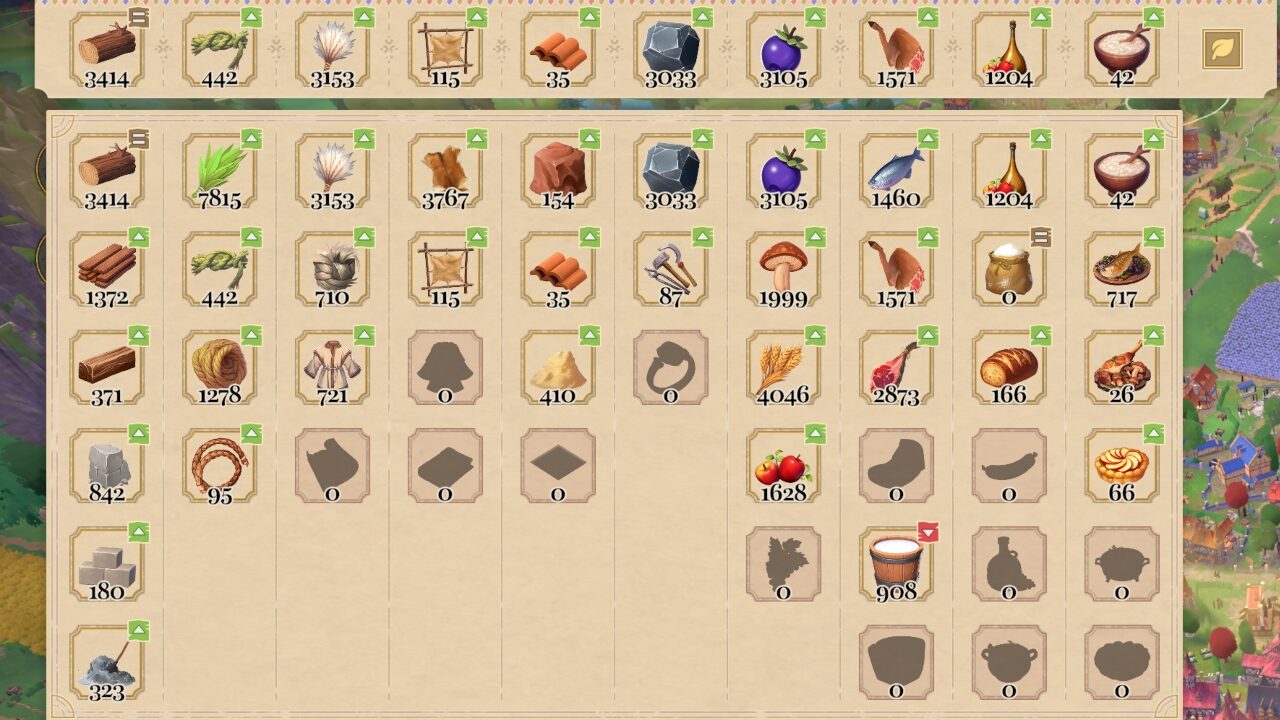This screenshot has height=720, width=1280.
Task: Select the coiled rope resource showing 95
Action: click(x=219, y=465)
